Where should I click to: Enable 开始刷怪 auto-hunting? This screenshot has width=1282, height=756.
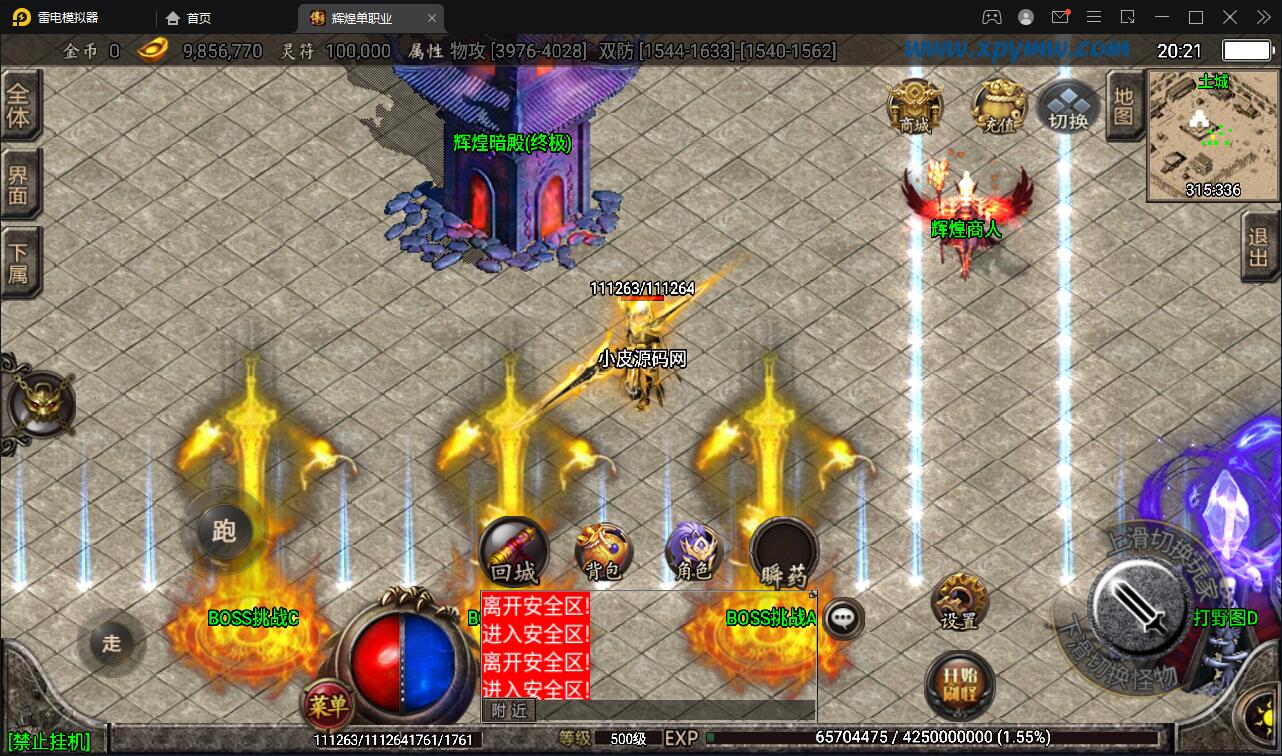pyautogui.click(x=958, y=685)
